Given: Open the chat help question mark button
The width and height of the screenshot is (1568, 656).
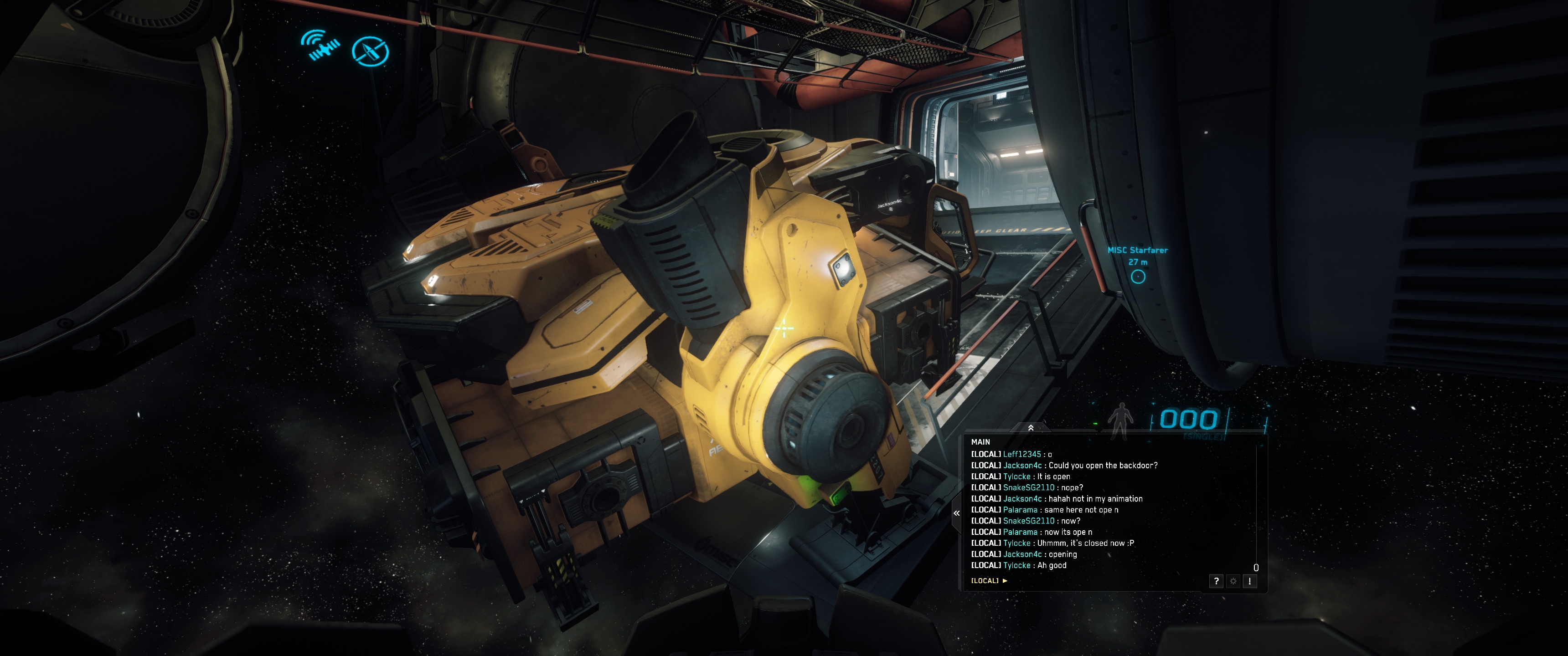Looking at the screenshot, I should (1216, 581).
